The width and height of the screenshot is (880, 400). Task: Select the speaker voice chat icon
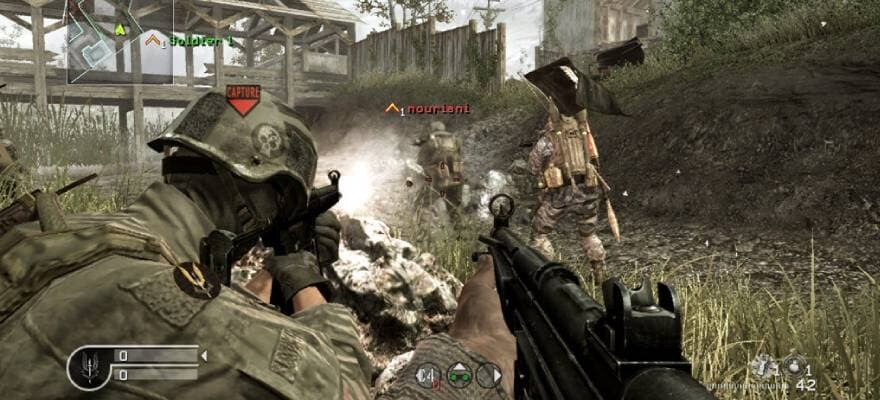(428, 375)
